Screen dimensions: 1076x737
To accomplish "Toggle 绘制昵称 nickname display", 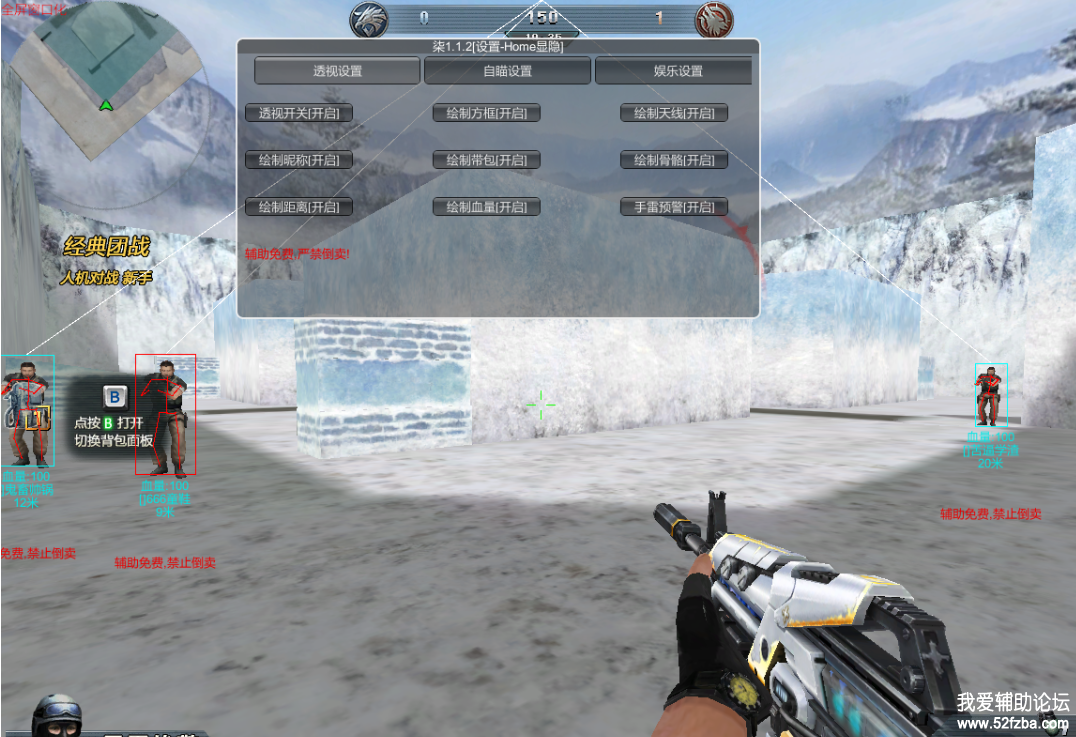I will pos(299,160).
